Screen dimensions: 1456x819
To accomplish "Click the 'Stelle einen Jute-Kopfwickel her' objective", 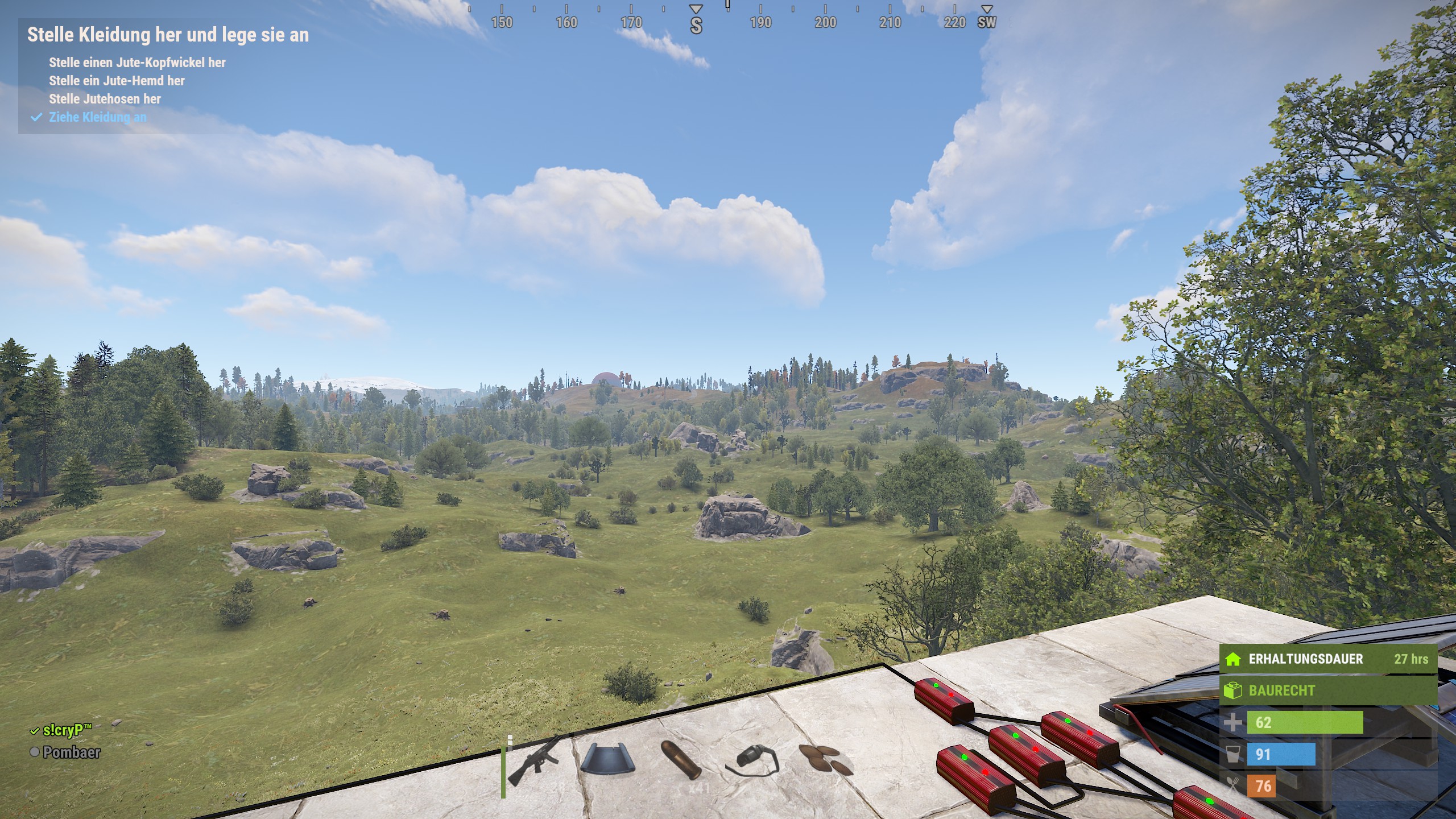I will pos(137,63).
